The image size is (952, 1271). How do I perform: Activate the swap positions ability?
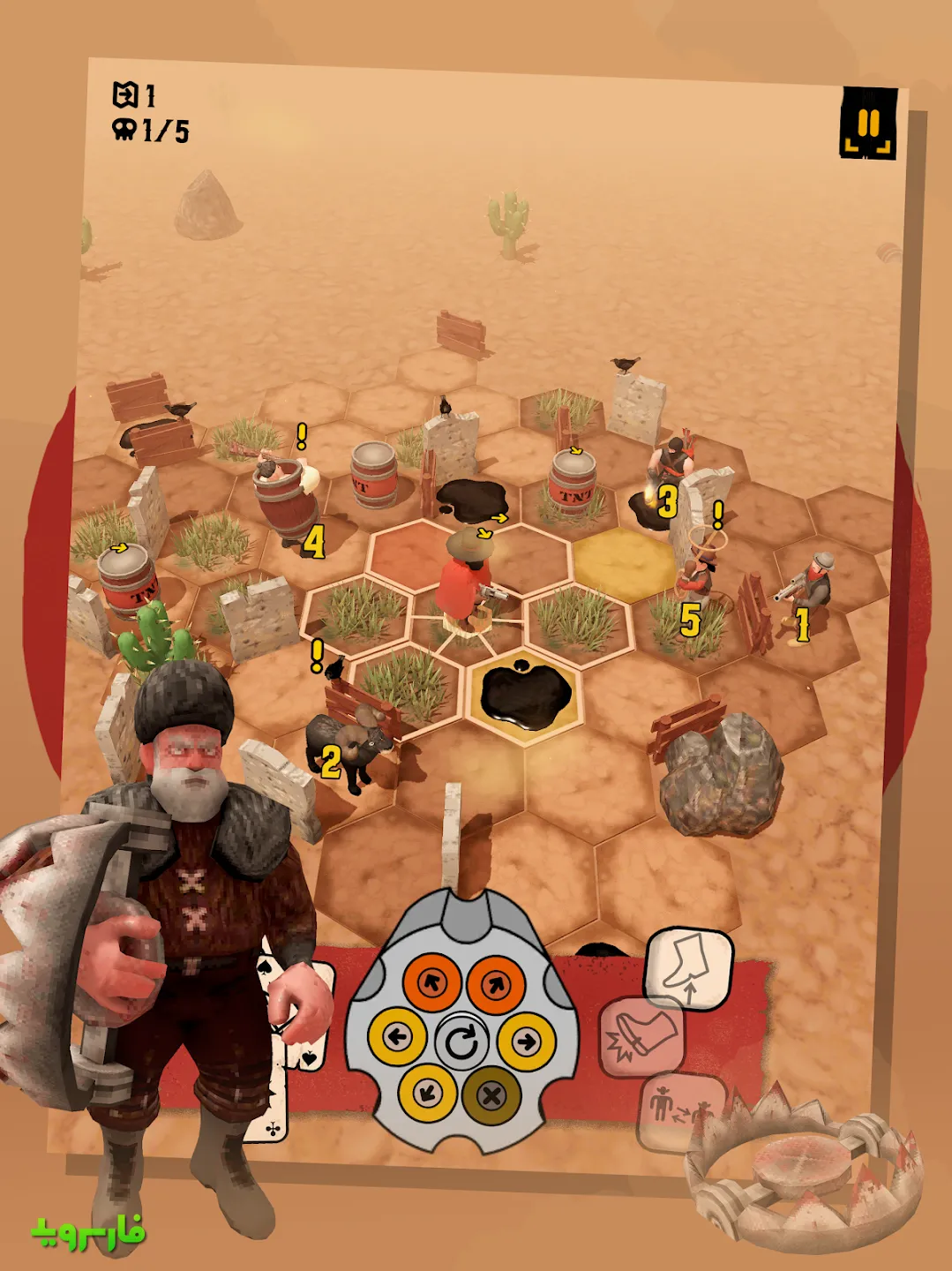tap(678, 1109)
